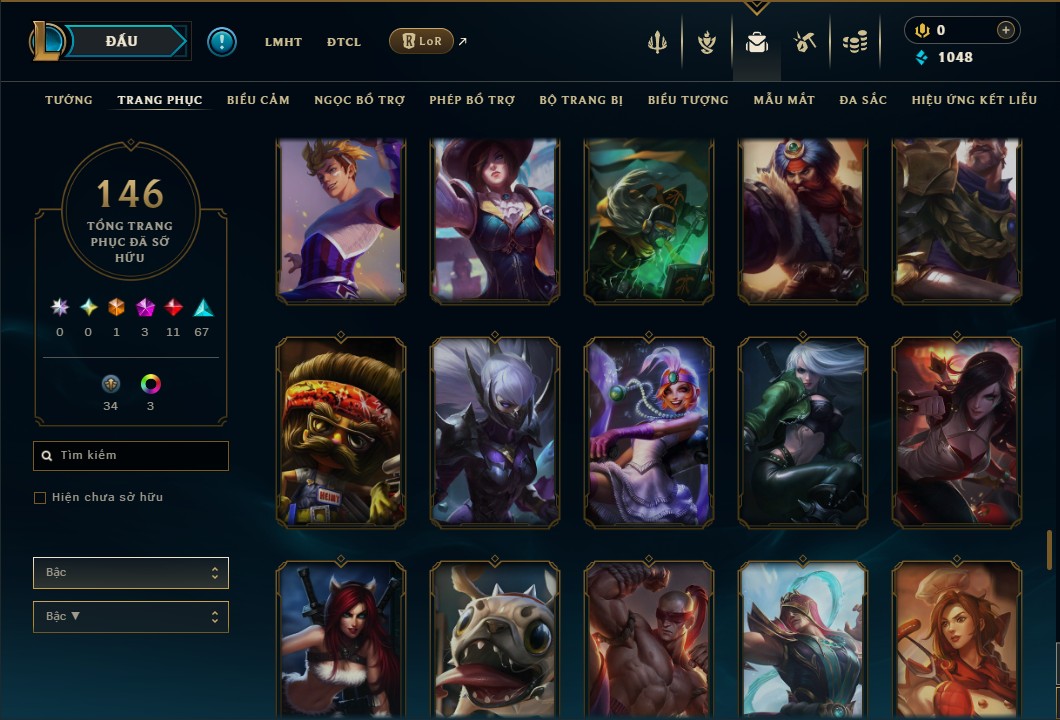
Task: Open the MẪU MẮT tab
Action: (x=784, y=100)
